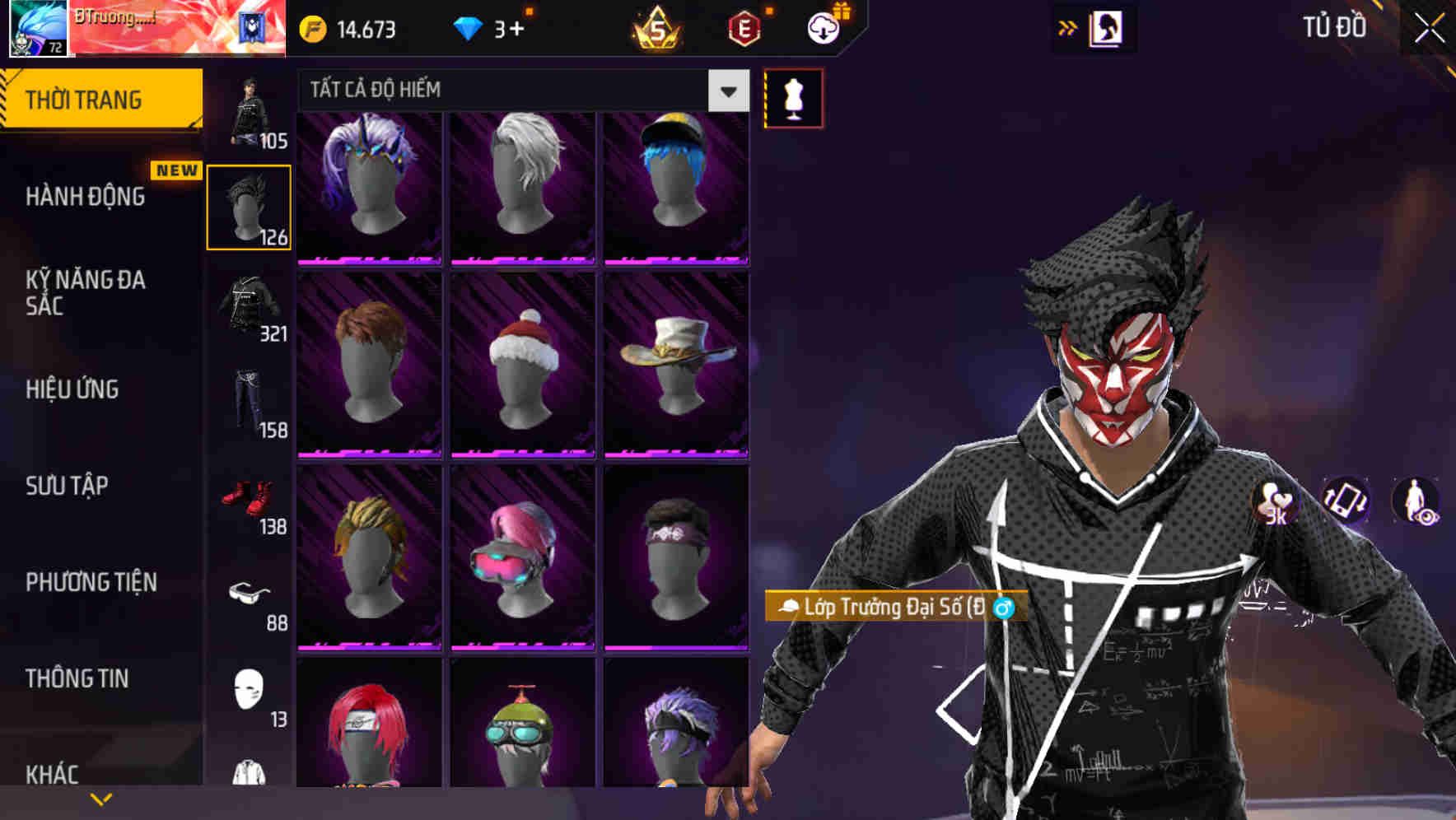1456x820 pixels.
Task: Expand the double-chevron panel near the album icon
Action: point(1067,26)
